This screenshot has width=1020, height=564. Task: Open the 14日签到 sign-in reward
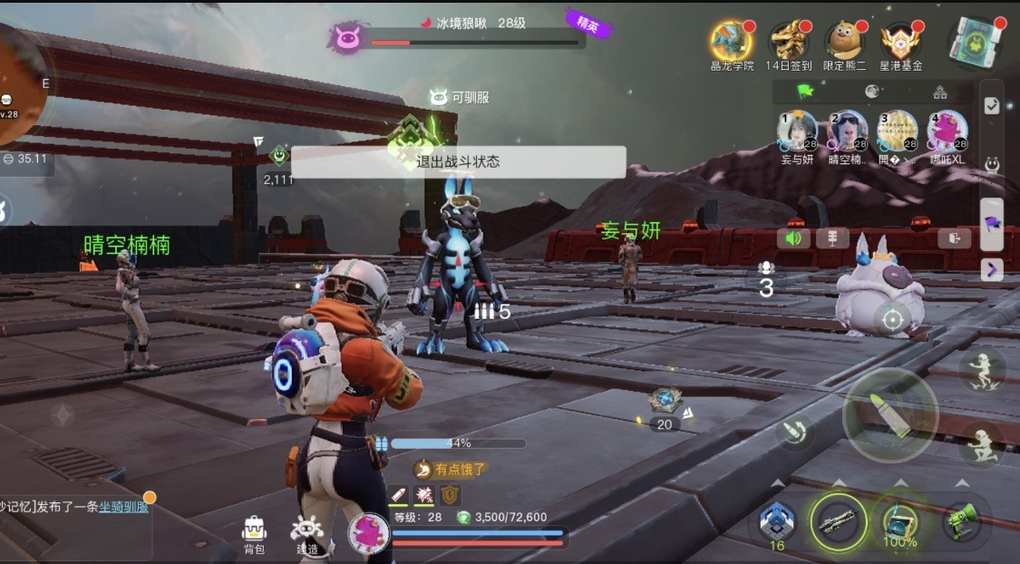pos(789,42)
